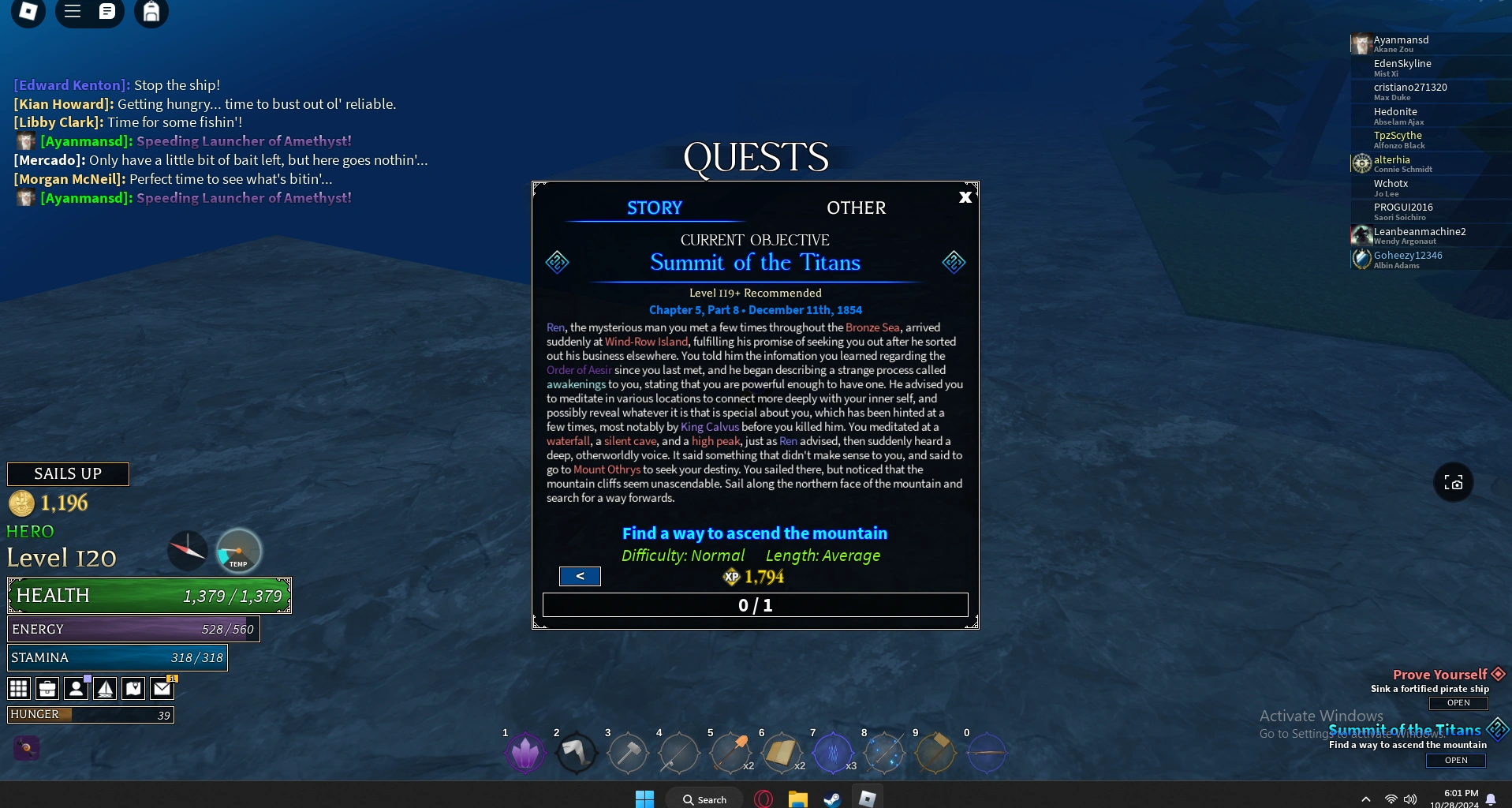Open the Prove Yourself quest via OPEN
Image resolution: width=1512 pixels, height=808 pixels.
[x=1457, y=703]
